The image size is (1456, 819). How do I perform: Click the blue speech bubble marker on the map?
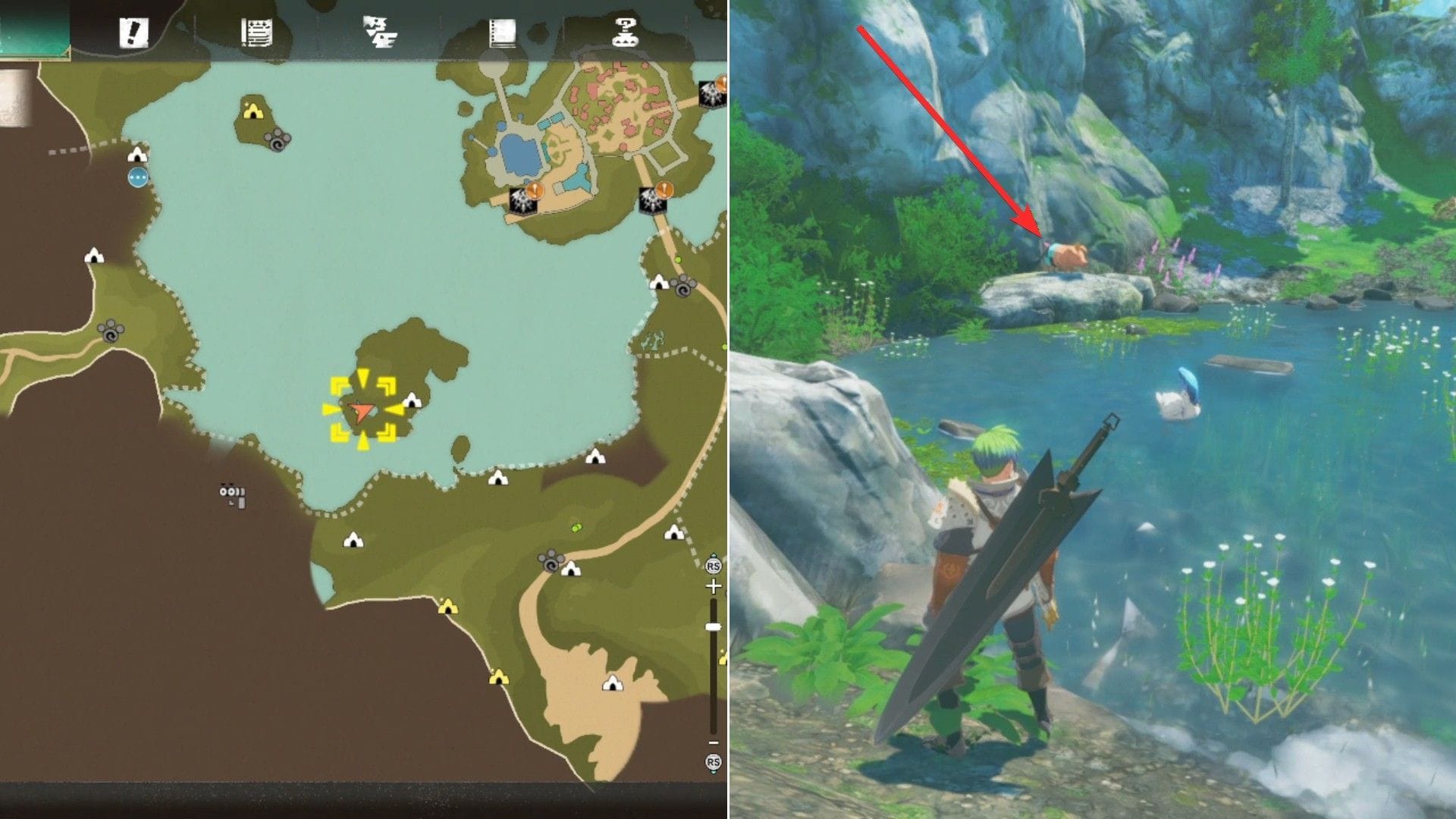[x=138, y=178]
